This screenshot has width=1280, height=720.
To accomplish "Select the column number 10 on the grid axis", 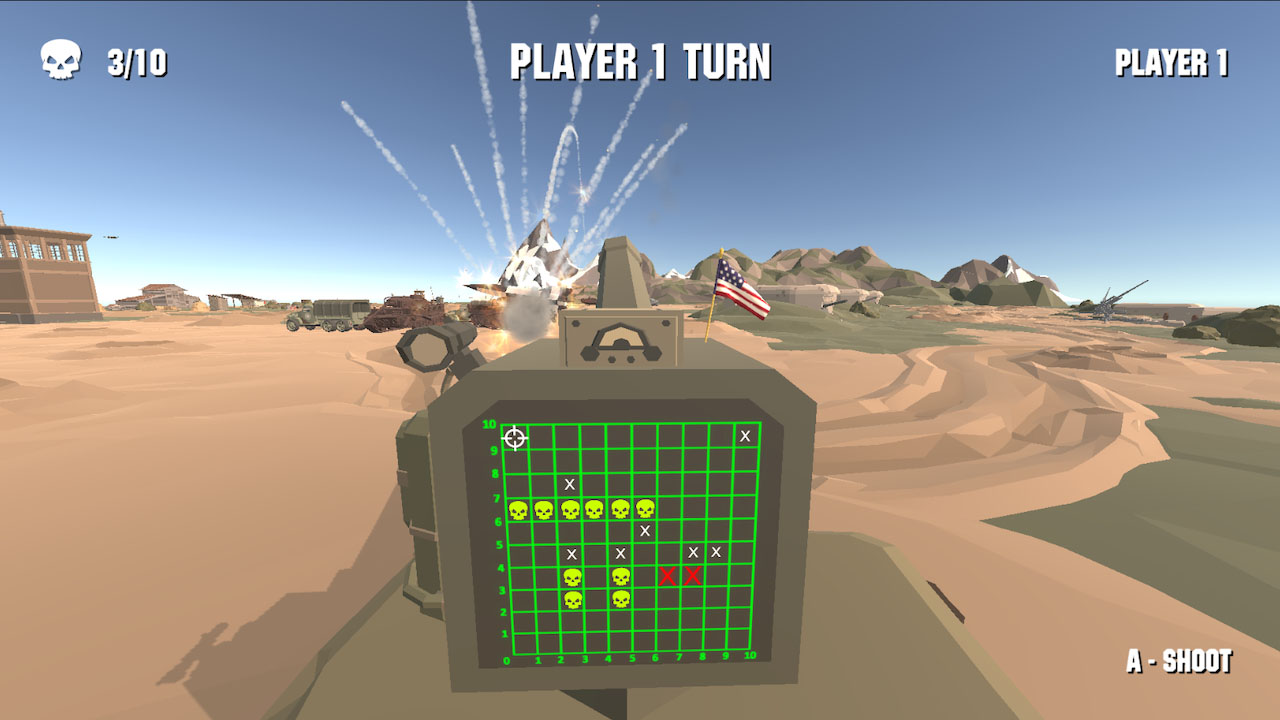I will (x=749, y=657).
